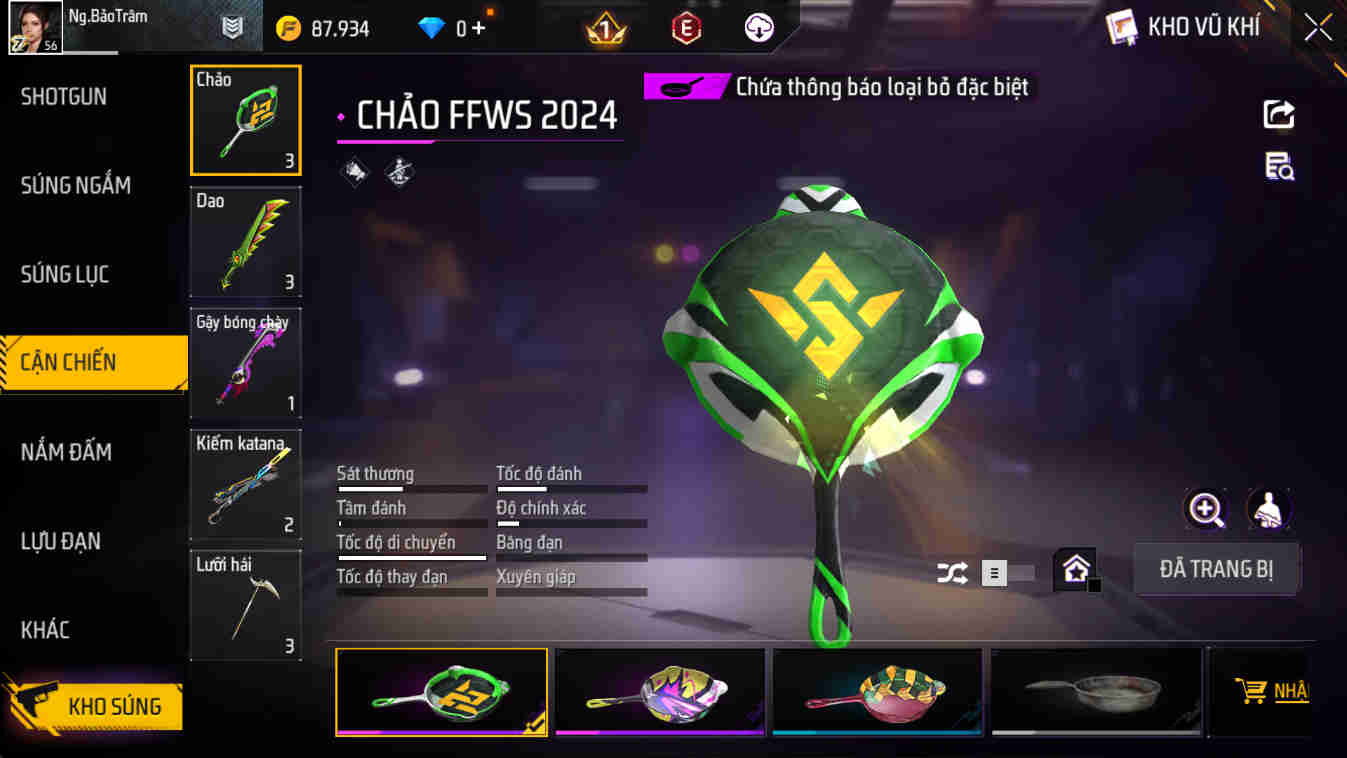This screenshot has width=1347, height=758.
Task: Select the Kiếm katana weapon thumbnail
Action: (x=245, y=484)
